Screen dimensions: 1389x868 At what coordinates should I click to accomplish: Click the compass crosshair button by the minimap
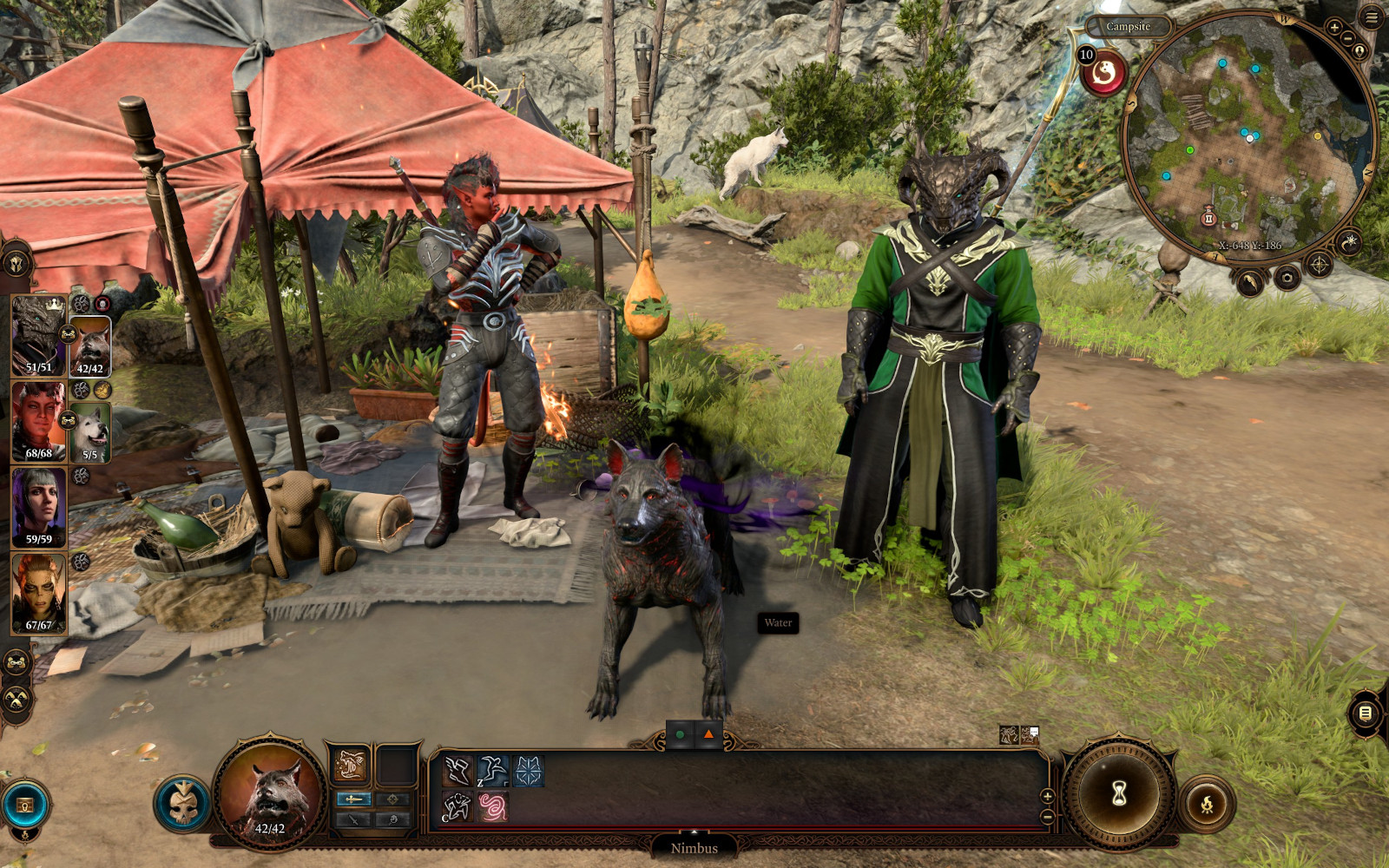coord(1319,265)
